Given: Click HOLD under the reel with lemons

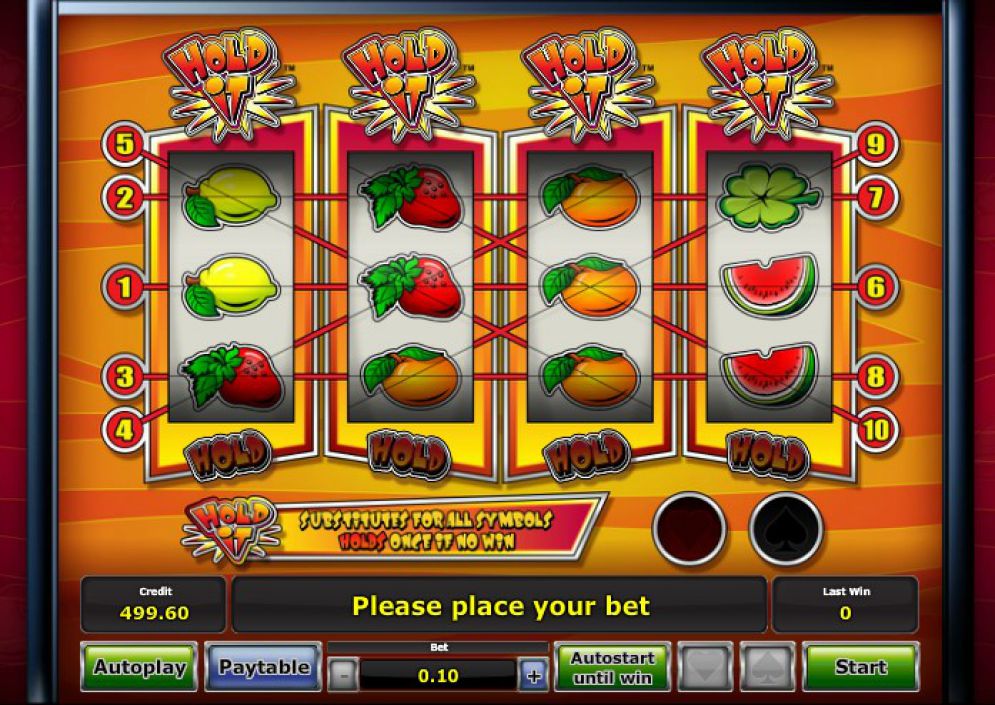Looking at the screenshot, I should pos(228,455).
